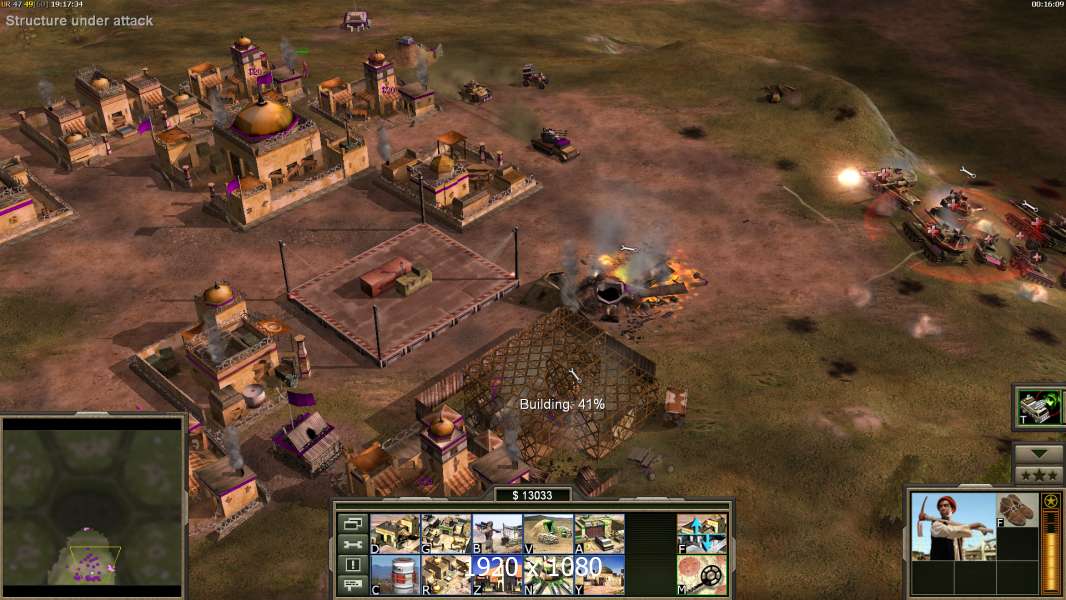Open the General's powers star button

(1038, 475)
